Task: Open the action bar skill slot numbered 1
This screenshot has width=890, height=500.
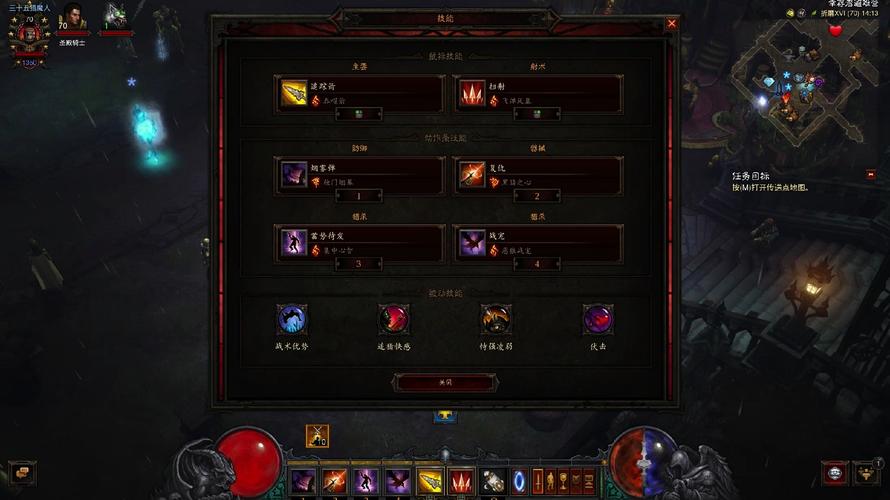Action: [x=360, y=176]
